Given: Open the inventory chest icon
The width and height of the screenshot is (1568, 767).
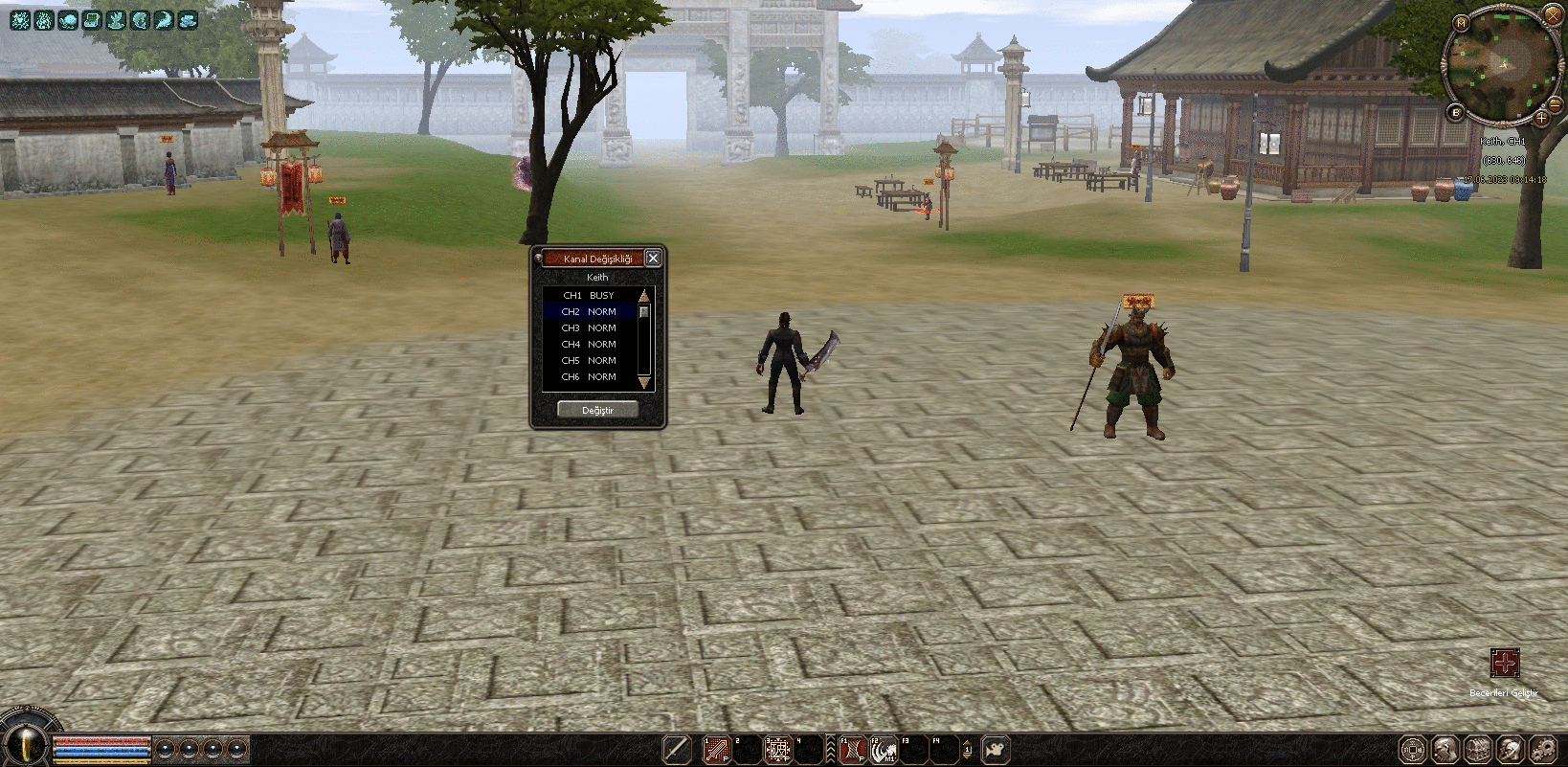Looking at the screenshot, I should pyautogui.click(x=1478, y=749).
